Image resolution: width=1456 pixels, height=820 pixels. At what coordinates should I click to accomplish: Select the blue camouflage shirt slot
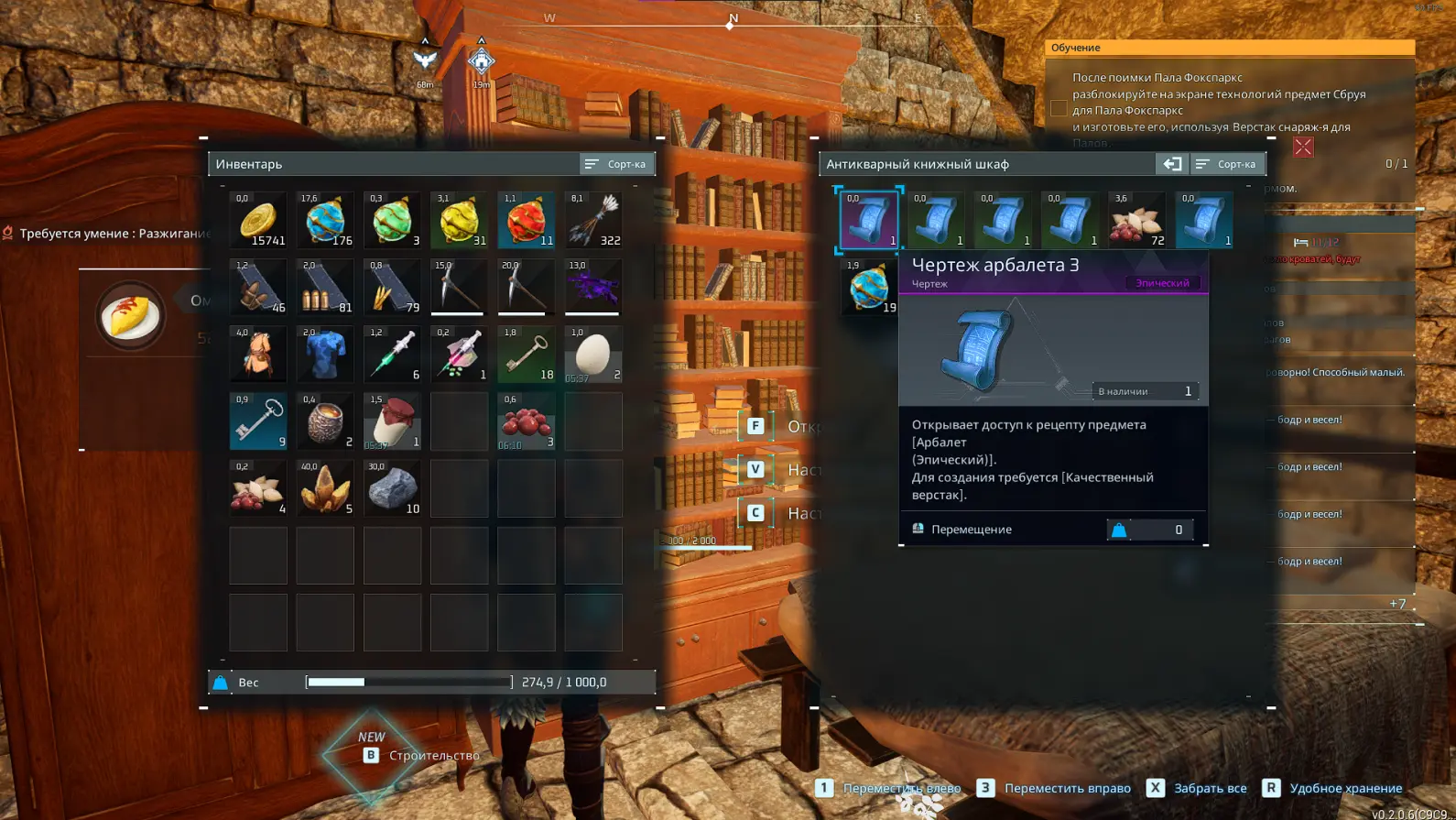pos(325,355)
